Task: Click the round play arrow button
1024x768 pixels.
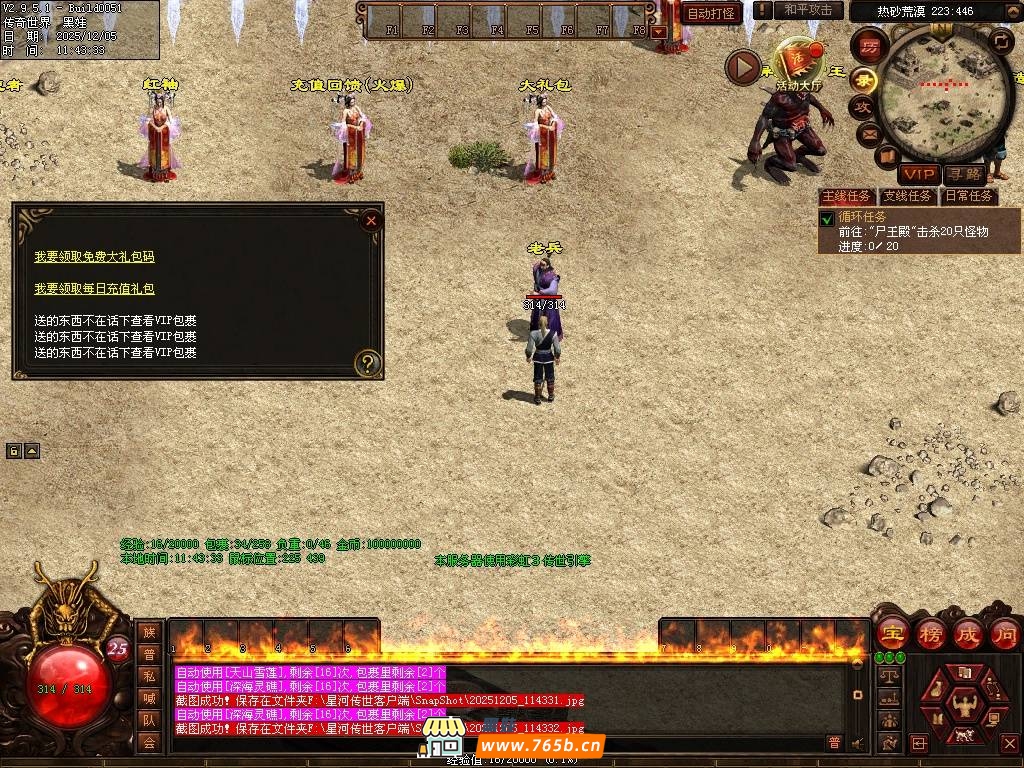Action: tap(743, 67)
